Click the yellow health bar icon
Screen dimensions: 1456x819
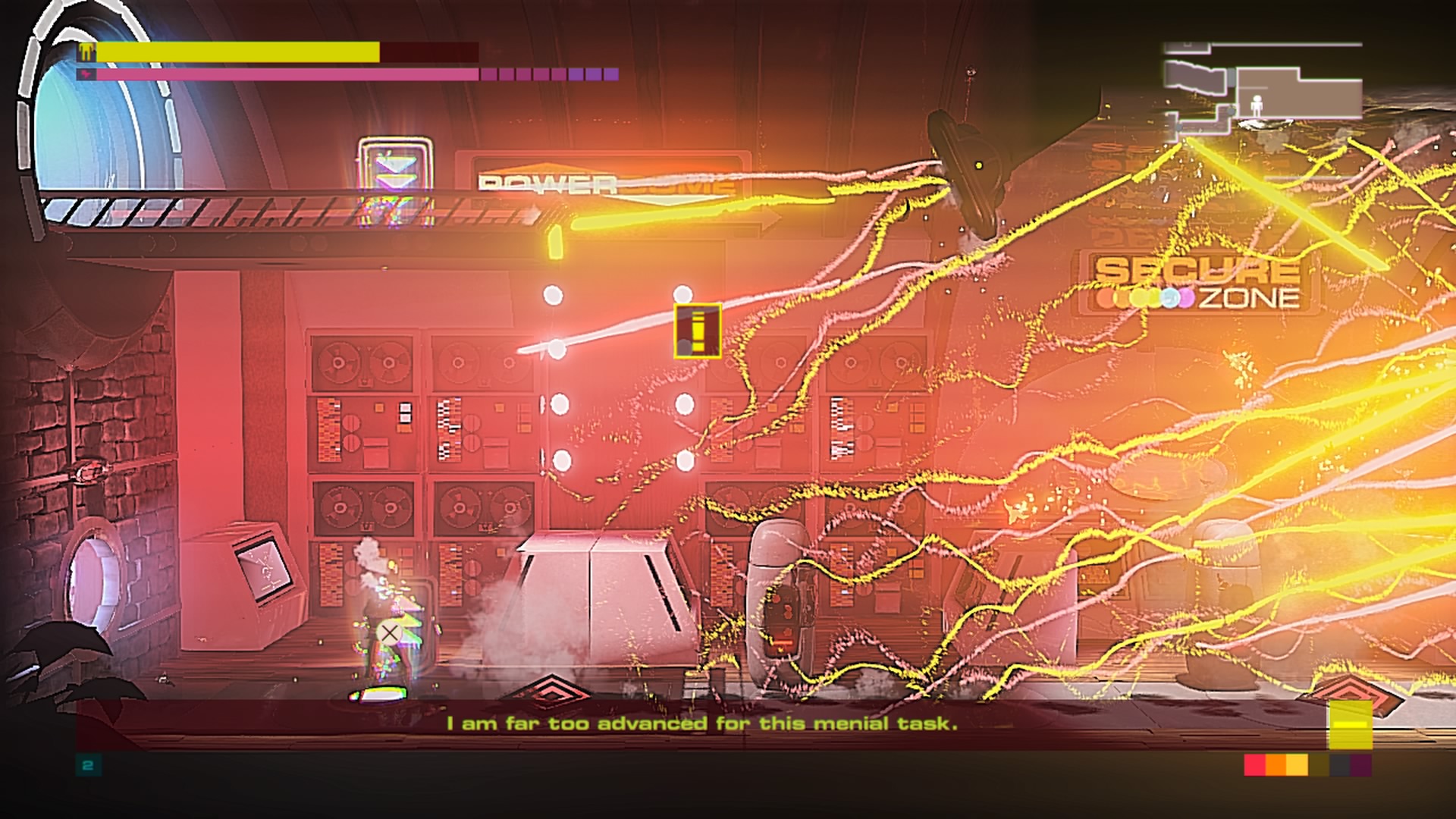tap(86, 50)
